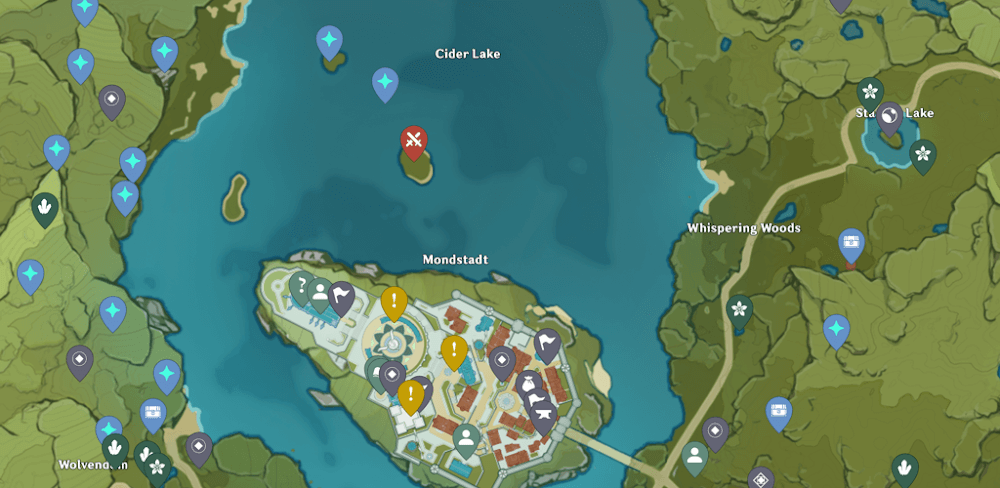This screenshot has height=488, width=1000.
Task: Open the treasure chest marker near Wolvendom
Action: coord(153,413)
